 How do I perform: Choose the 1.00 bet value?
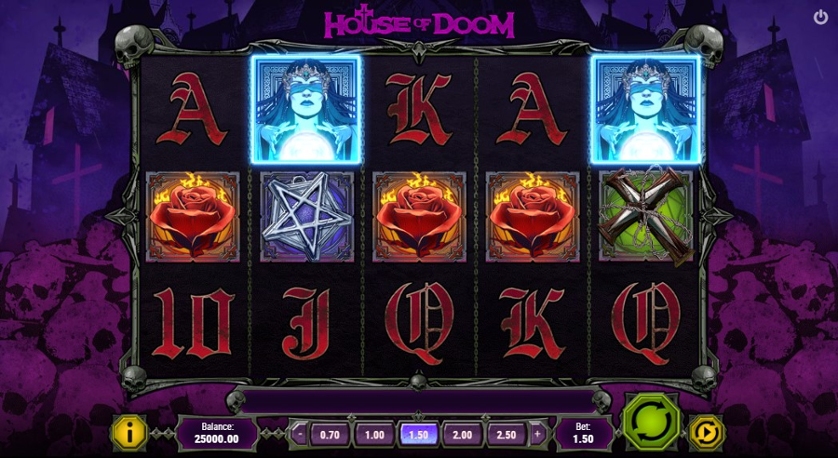point(373,434)
